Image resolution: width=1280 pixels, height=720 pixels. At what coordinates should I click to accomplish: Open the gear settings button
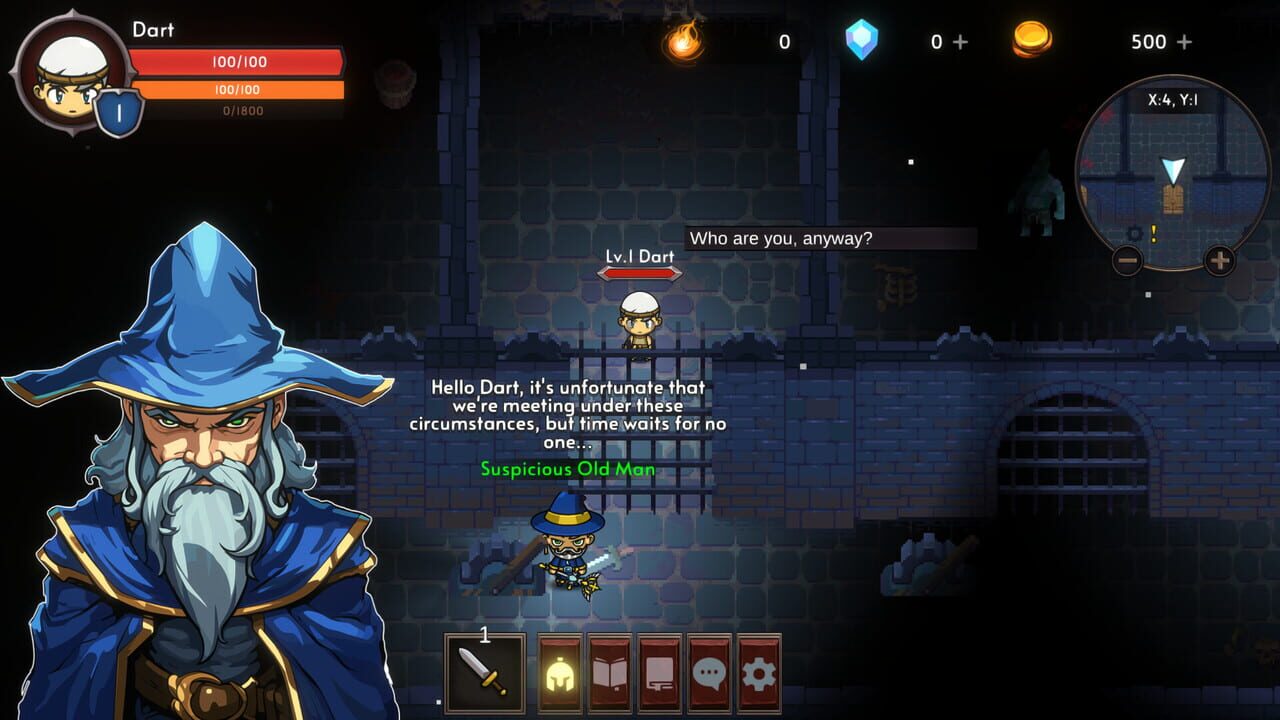(759, 673)
